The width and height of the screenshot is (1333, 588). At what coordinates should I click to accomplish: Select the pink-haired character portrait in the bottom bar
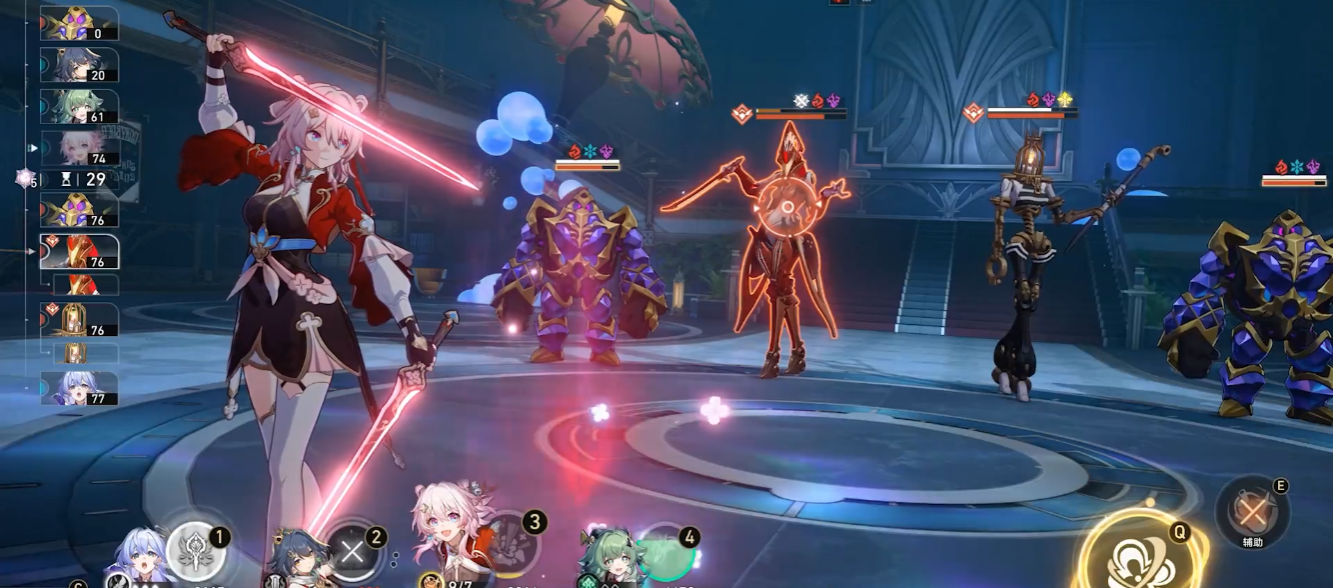pyautogui.click(x=450, y=538)
